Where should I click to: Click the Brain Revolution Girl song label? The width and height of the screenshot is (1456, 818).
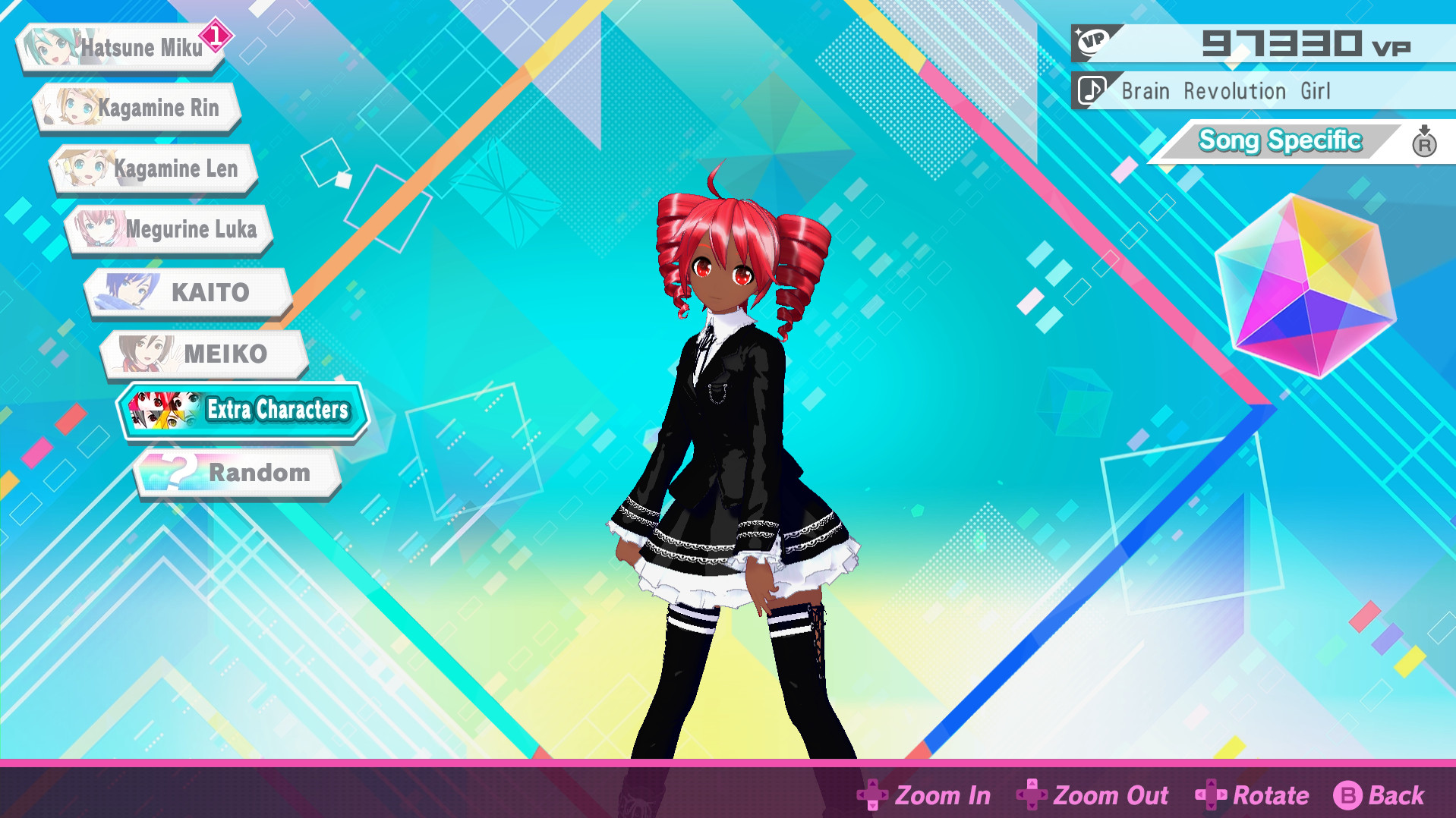(1226, 90)
